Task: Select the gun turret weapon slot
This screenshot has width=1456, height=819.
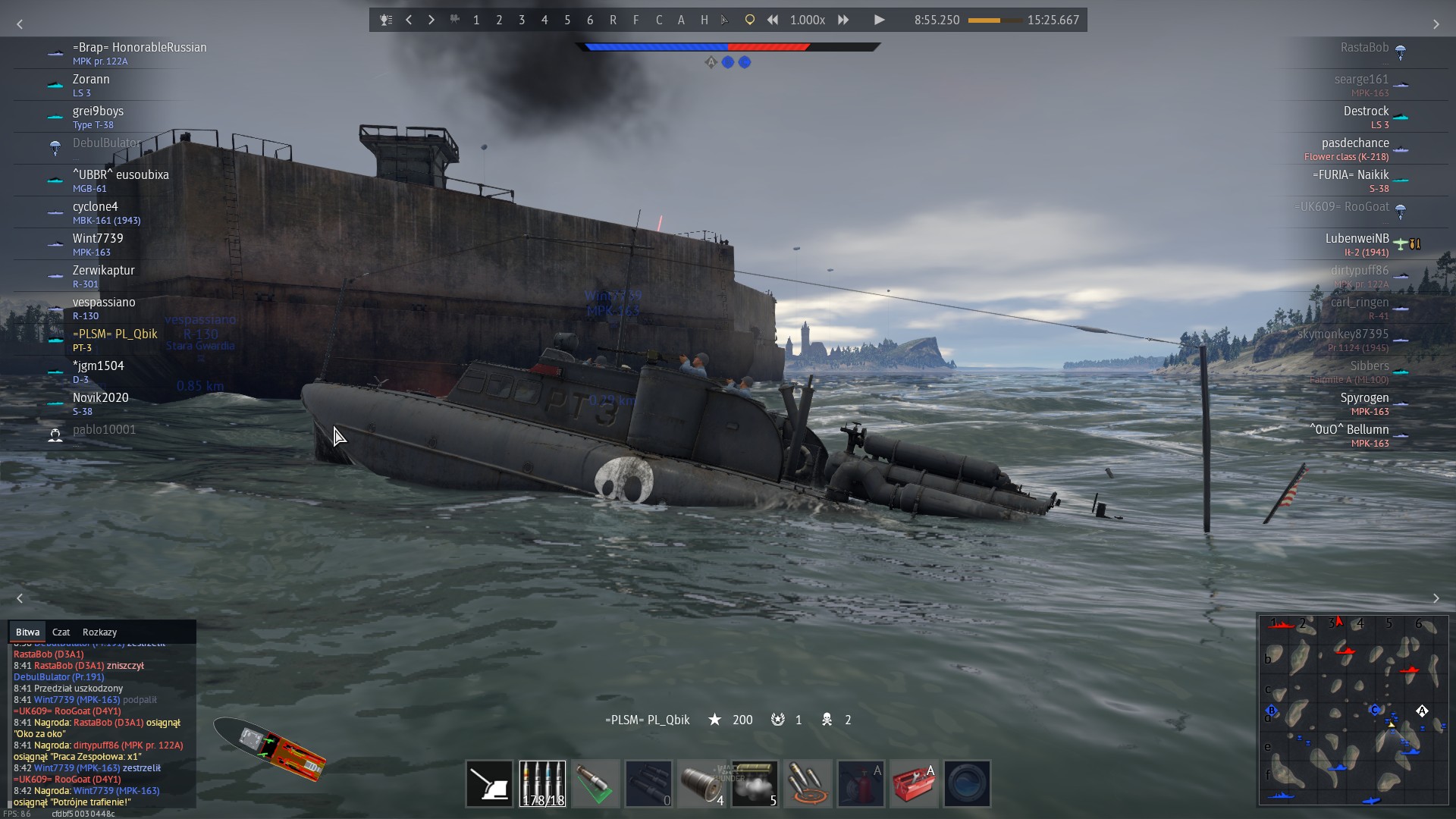Action: tap(489, 783)
